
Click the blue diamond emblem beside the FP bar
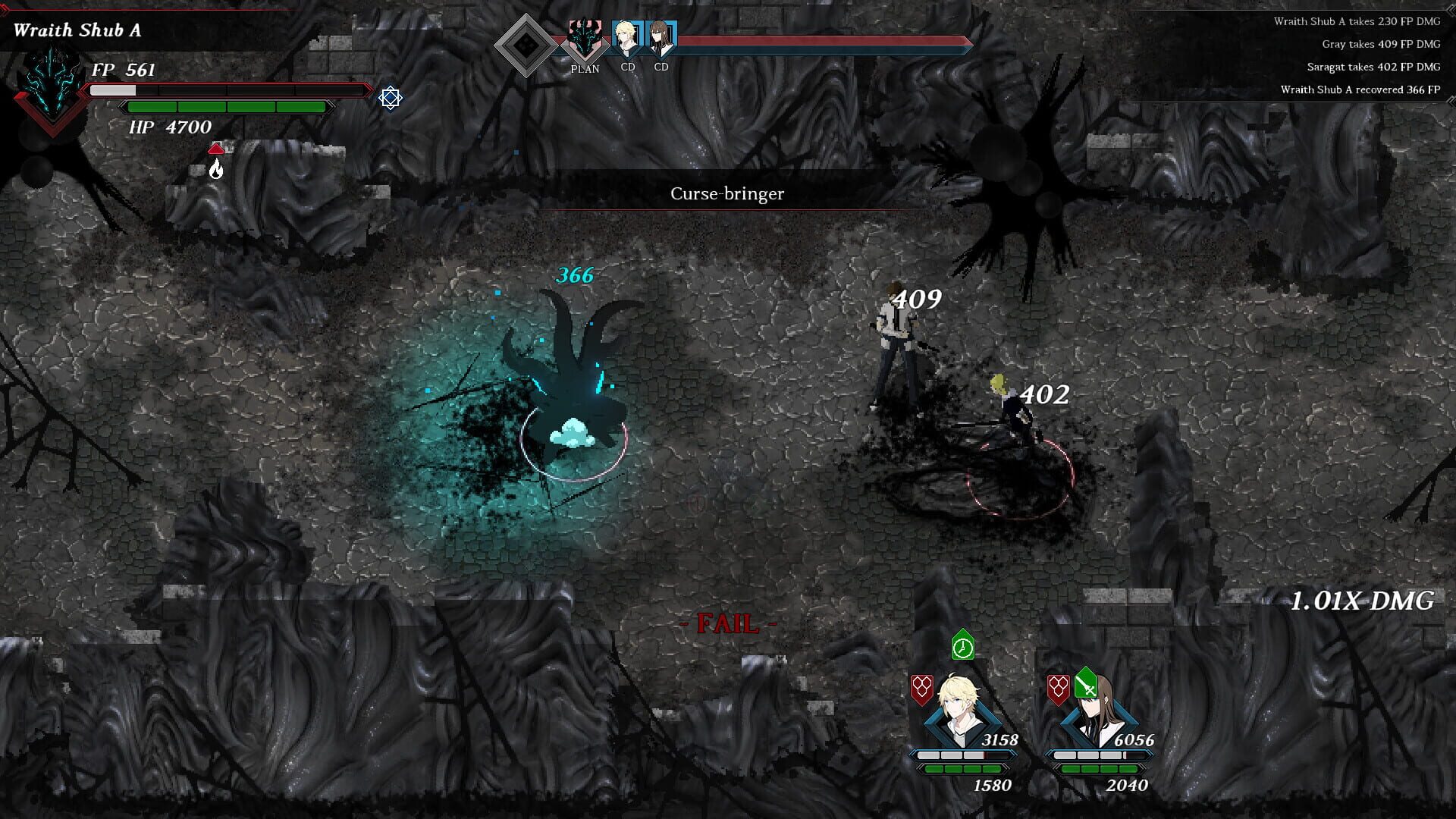[391, 97]
